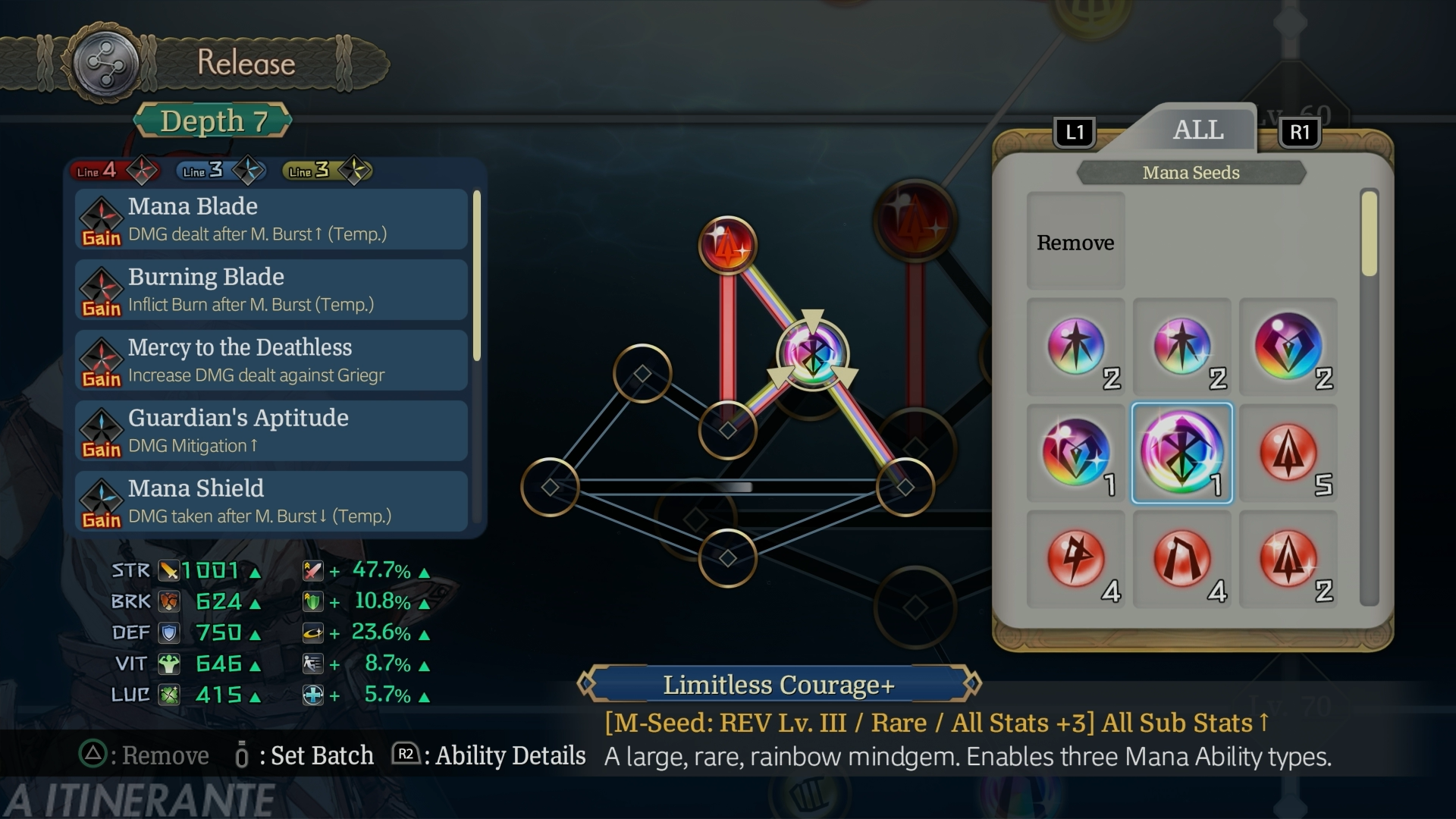Choose Mercy to the Deathless in the list

[x=271, y=360]
